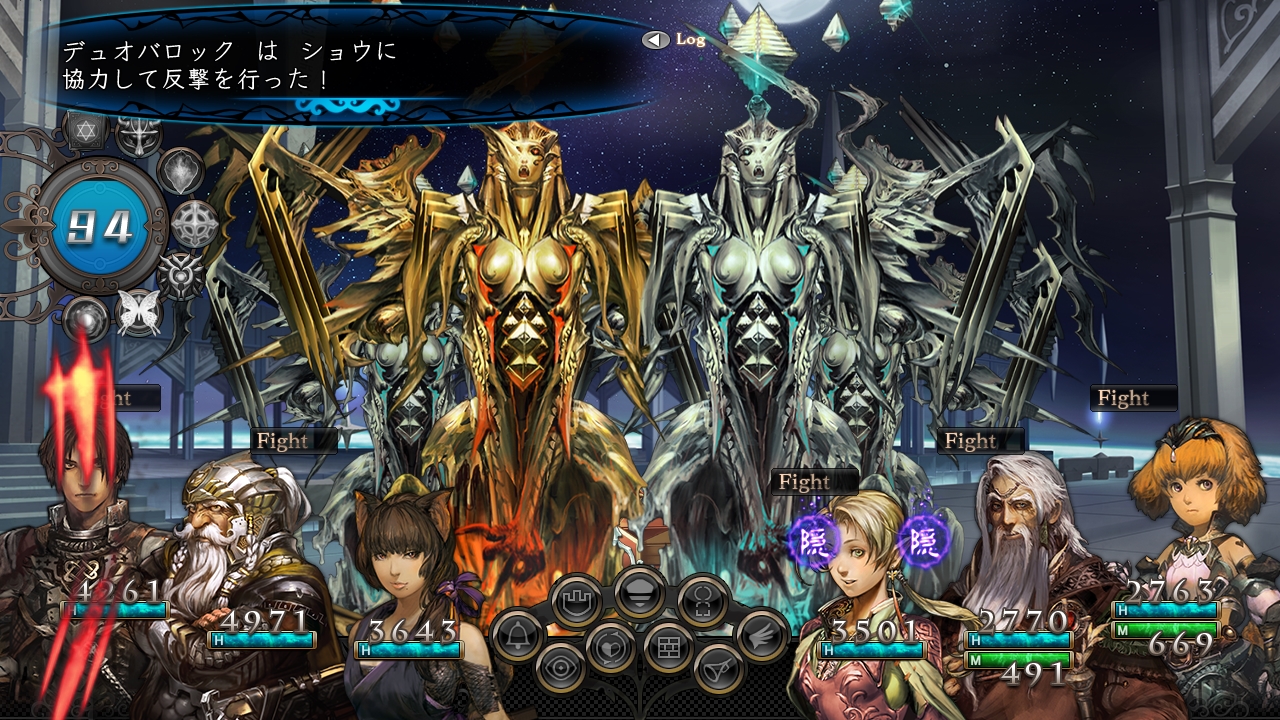Select the castle shield command icon
1280x720 pixels.
(577, 602)
